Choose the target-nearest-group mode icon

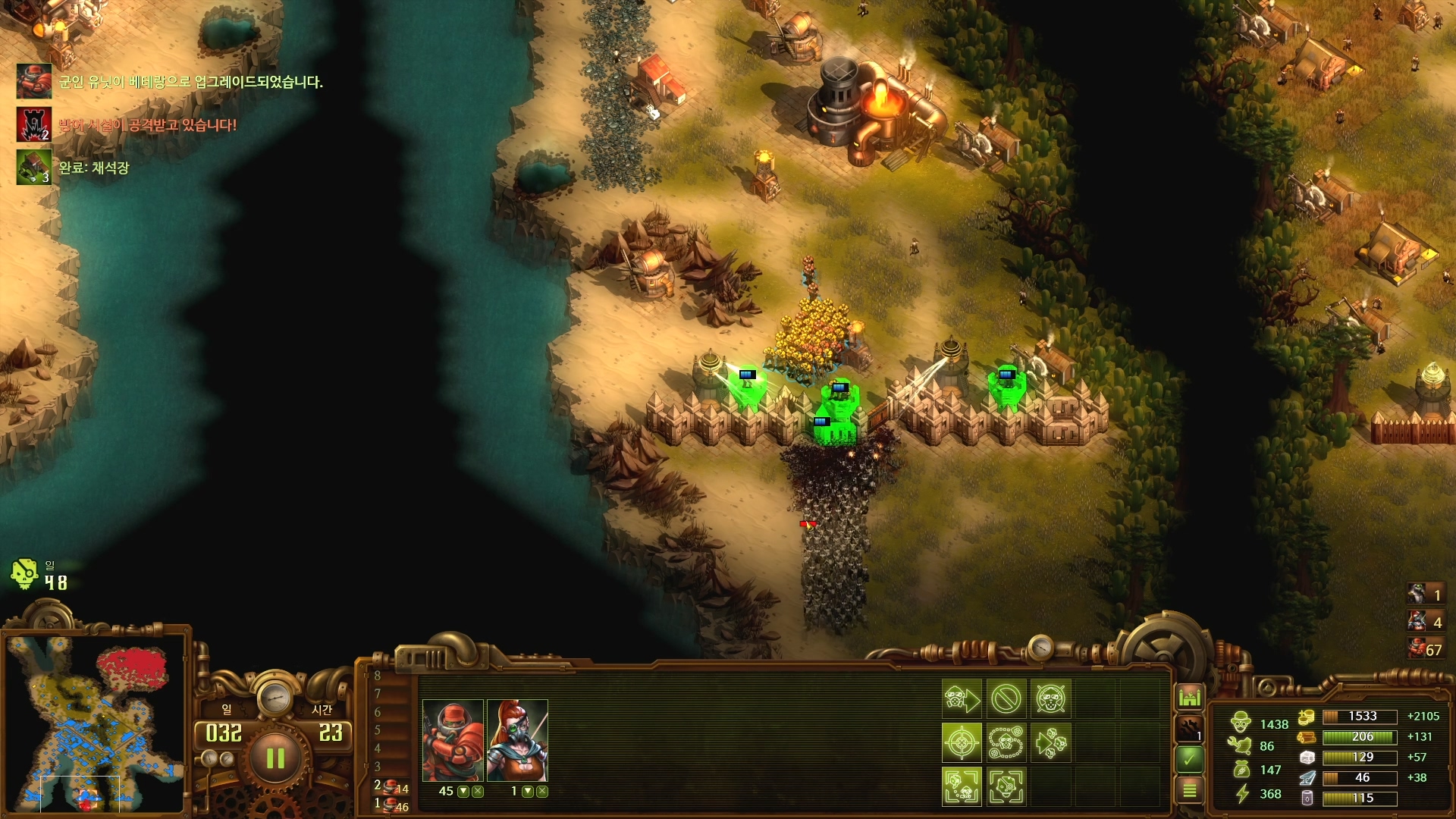click(962, 786)
